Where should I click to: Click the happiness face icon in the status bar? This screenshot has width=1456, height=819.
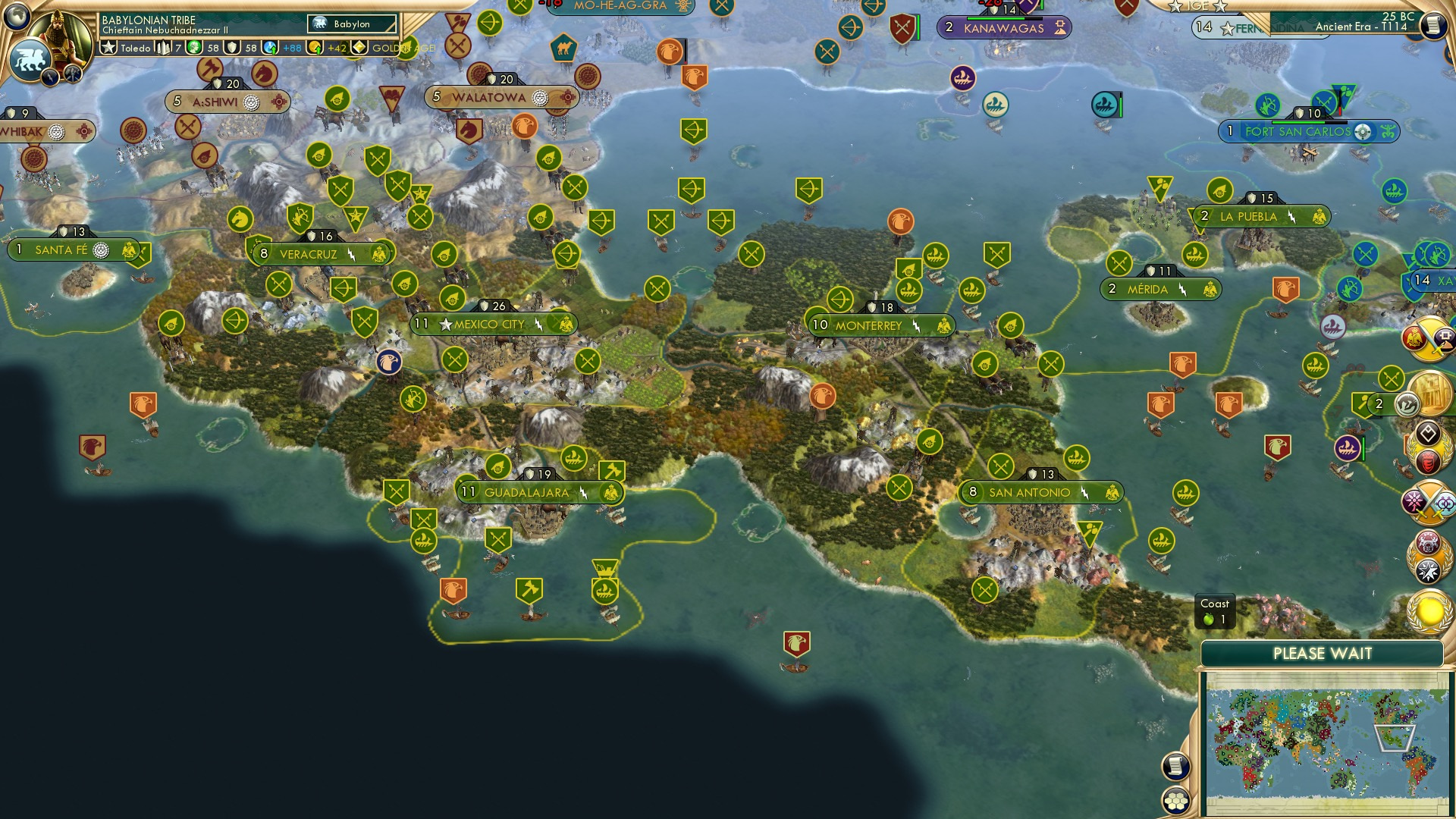pyautogui.click(x=193, y=48)
